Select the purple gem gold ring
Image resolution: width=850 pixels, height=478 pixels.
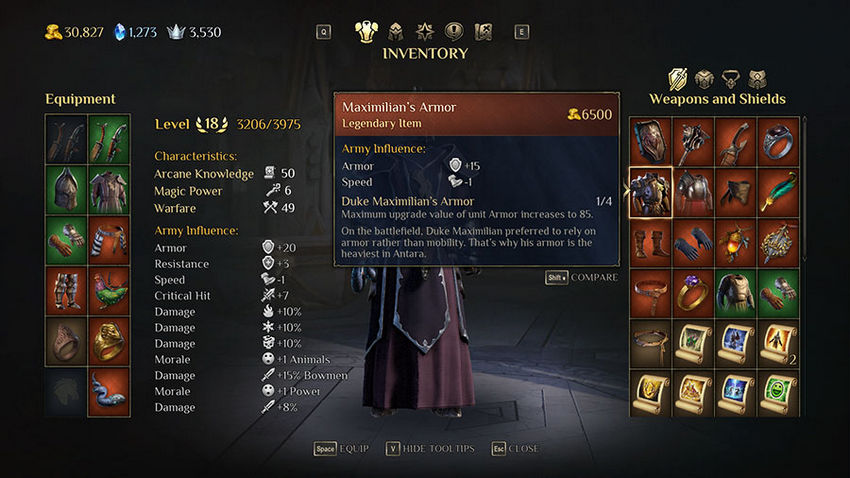692,292
